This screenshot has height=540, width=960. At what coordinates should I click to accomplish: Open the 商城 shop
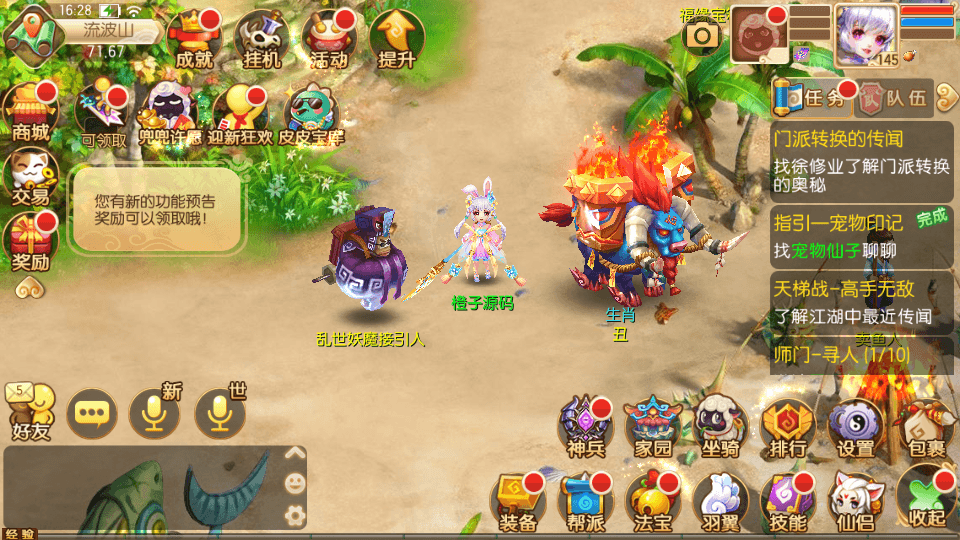pos(30,112)
